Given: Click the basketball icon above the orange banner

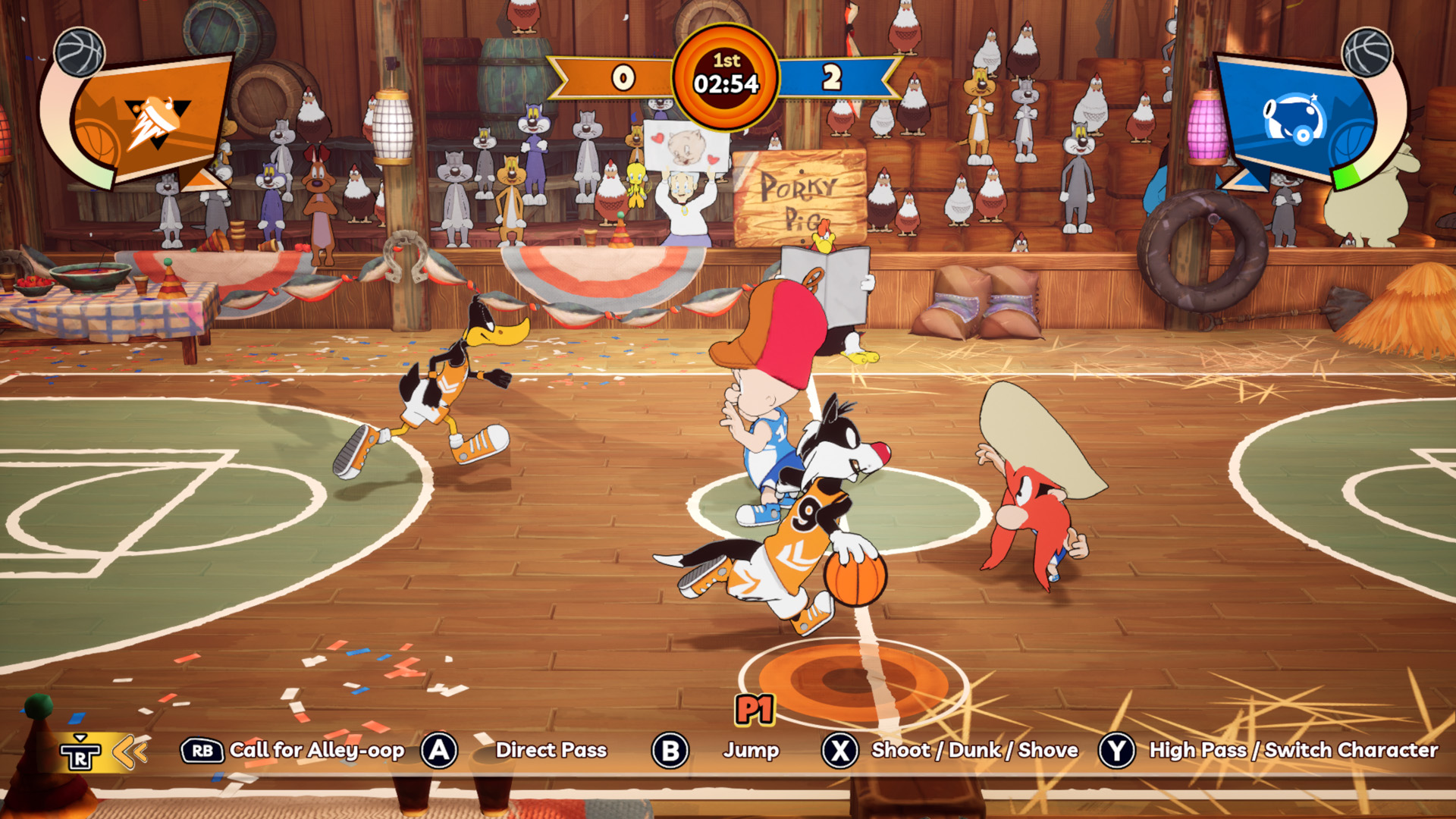Looking at the screenshot, I should 80,52.
